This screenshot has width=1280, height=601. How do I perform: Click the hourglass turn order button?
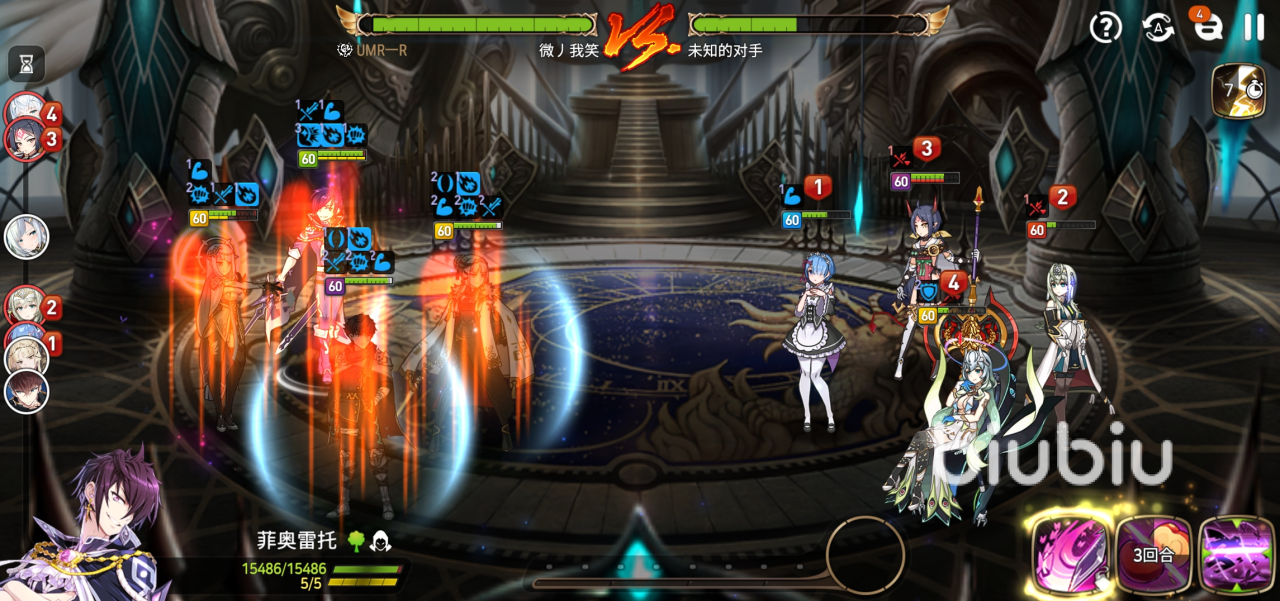tap(27, 65)
